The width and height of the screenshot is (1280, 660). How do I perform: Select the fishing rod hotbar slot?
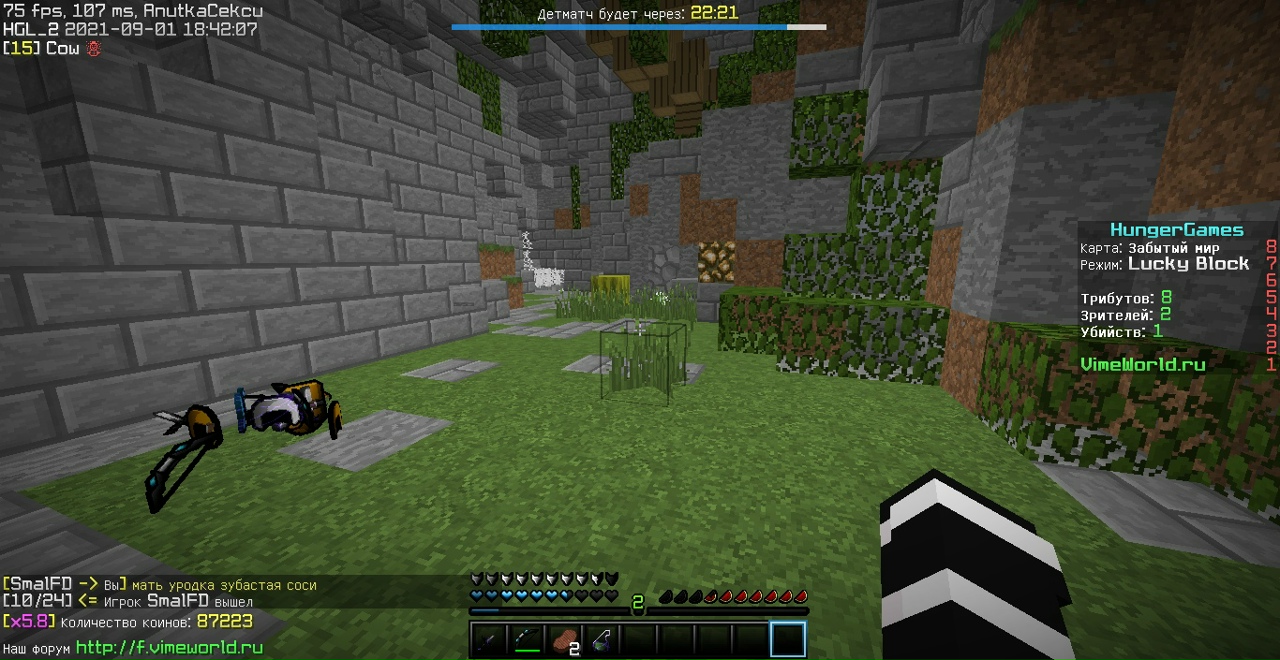(x=602, y=639)
